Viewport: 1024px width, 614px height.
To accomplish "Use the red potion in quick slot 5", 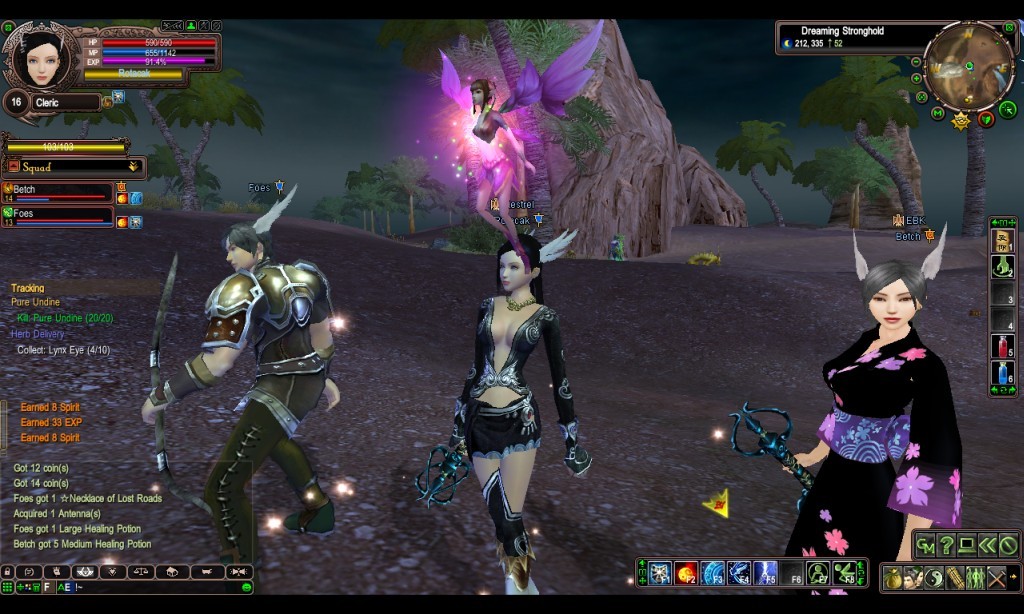I will (x=1002, y=347).
